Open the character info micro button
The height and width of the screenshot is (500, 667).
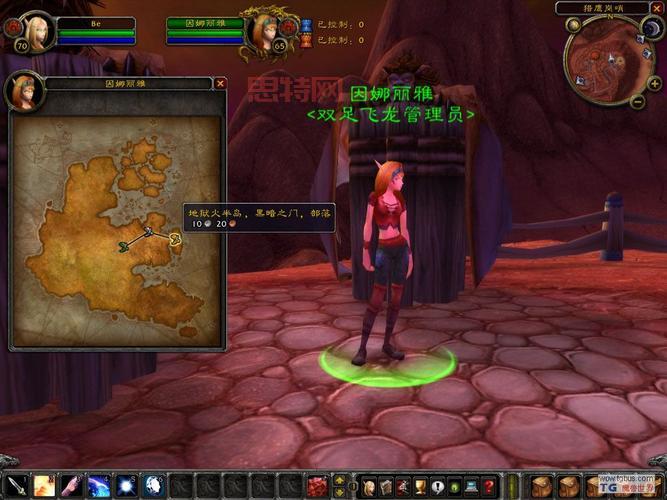(369, 486)
